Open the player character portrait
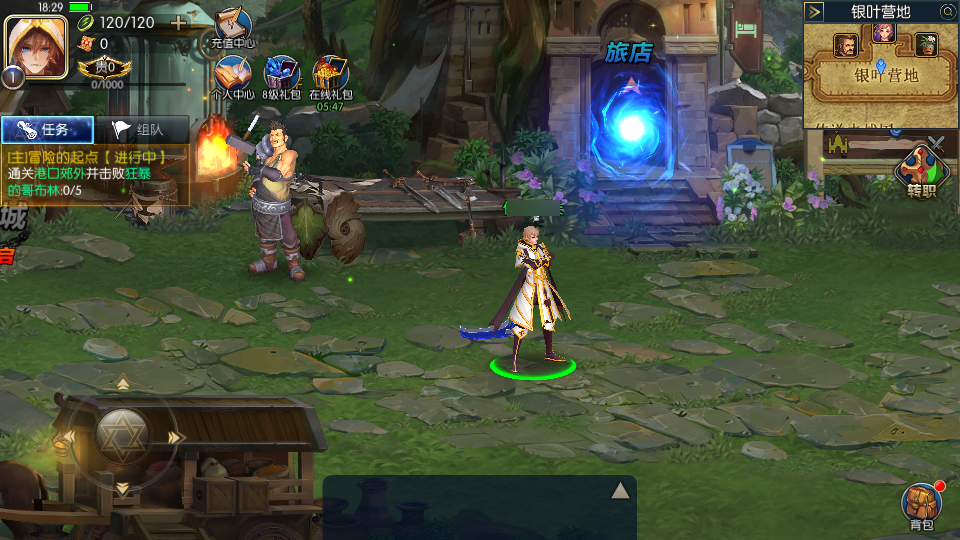This screenshot has width=960, height=540. 36,47
